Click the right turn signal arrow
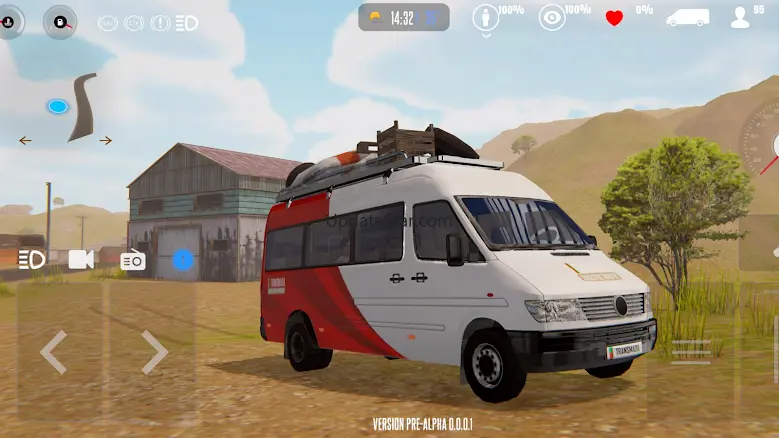The width and height of the screenshot is (779, 438). (105, 141)
